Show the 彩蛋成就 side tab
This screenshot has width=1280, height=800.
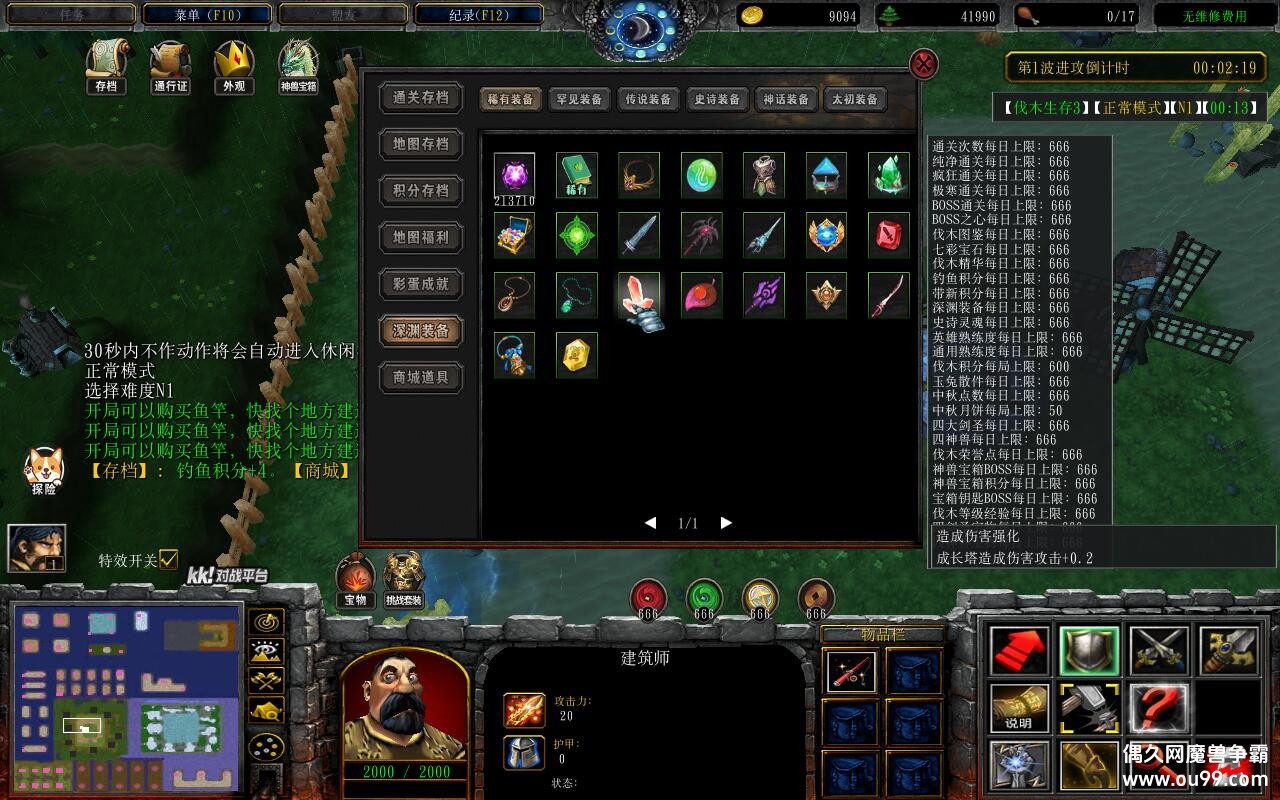pyautogui.click(x=421, y=284)
